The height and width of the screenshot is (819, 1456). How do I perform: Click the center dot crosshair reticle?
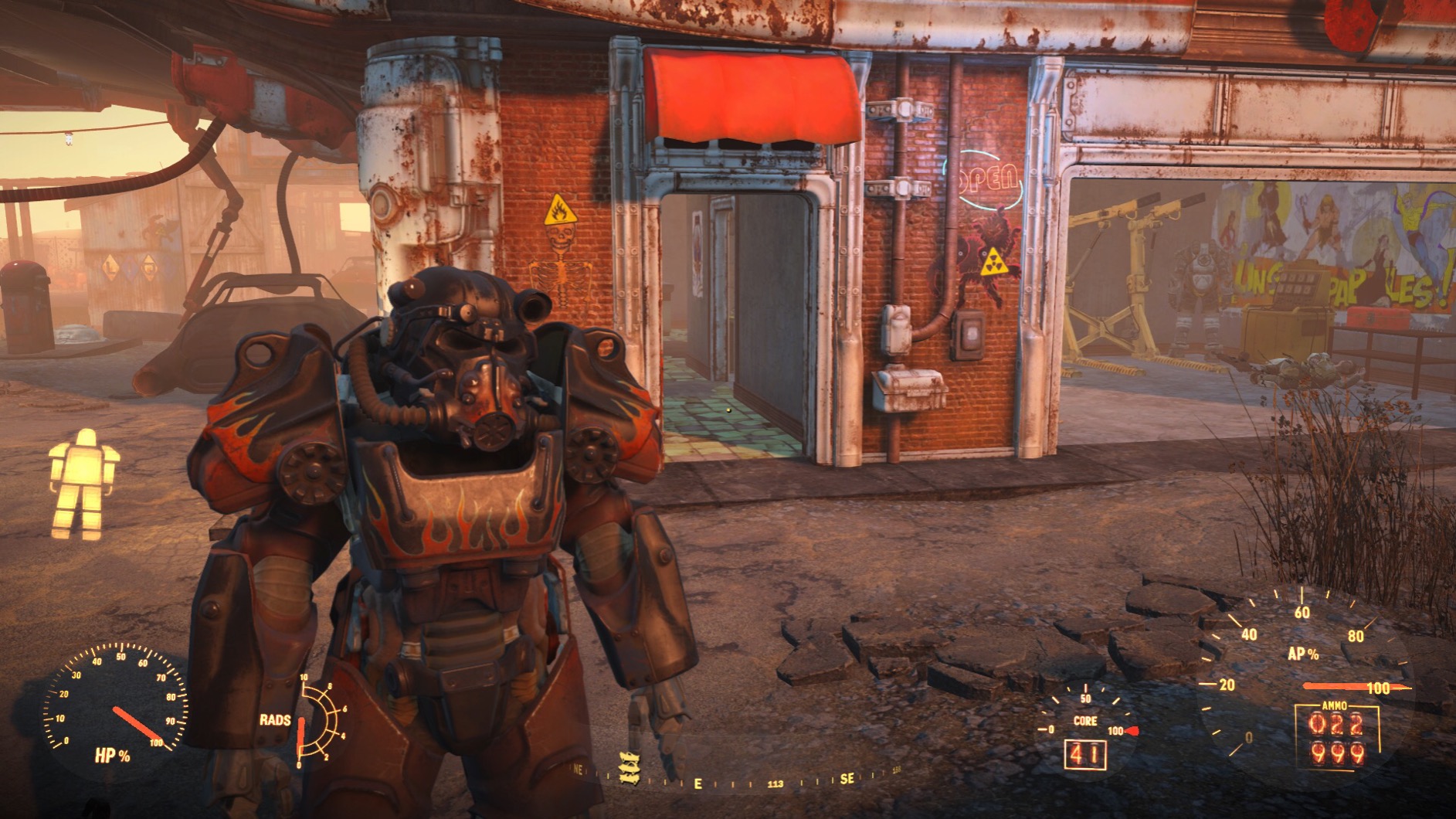(727, 409)
